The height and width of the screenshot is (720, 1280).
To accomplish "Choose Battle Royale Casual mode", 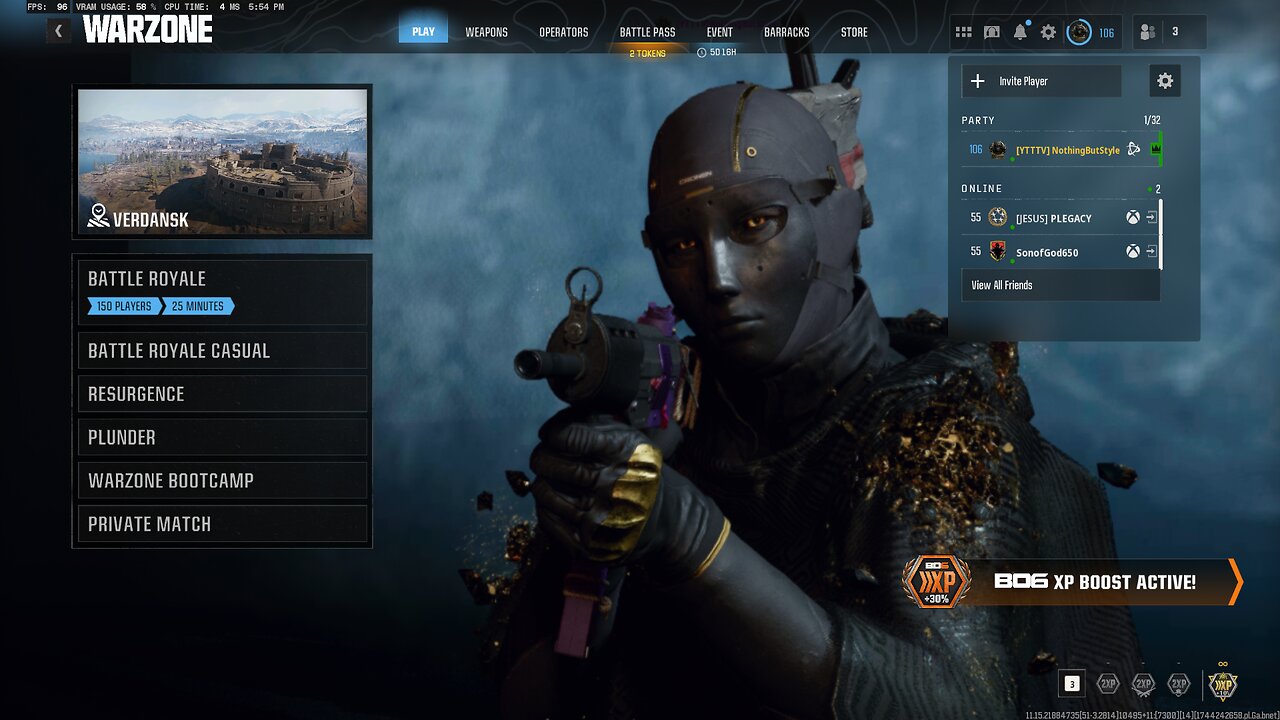I will pos(221,351).
